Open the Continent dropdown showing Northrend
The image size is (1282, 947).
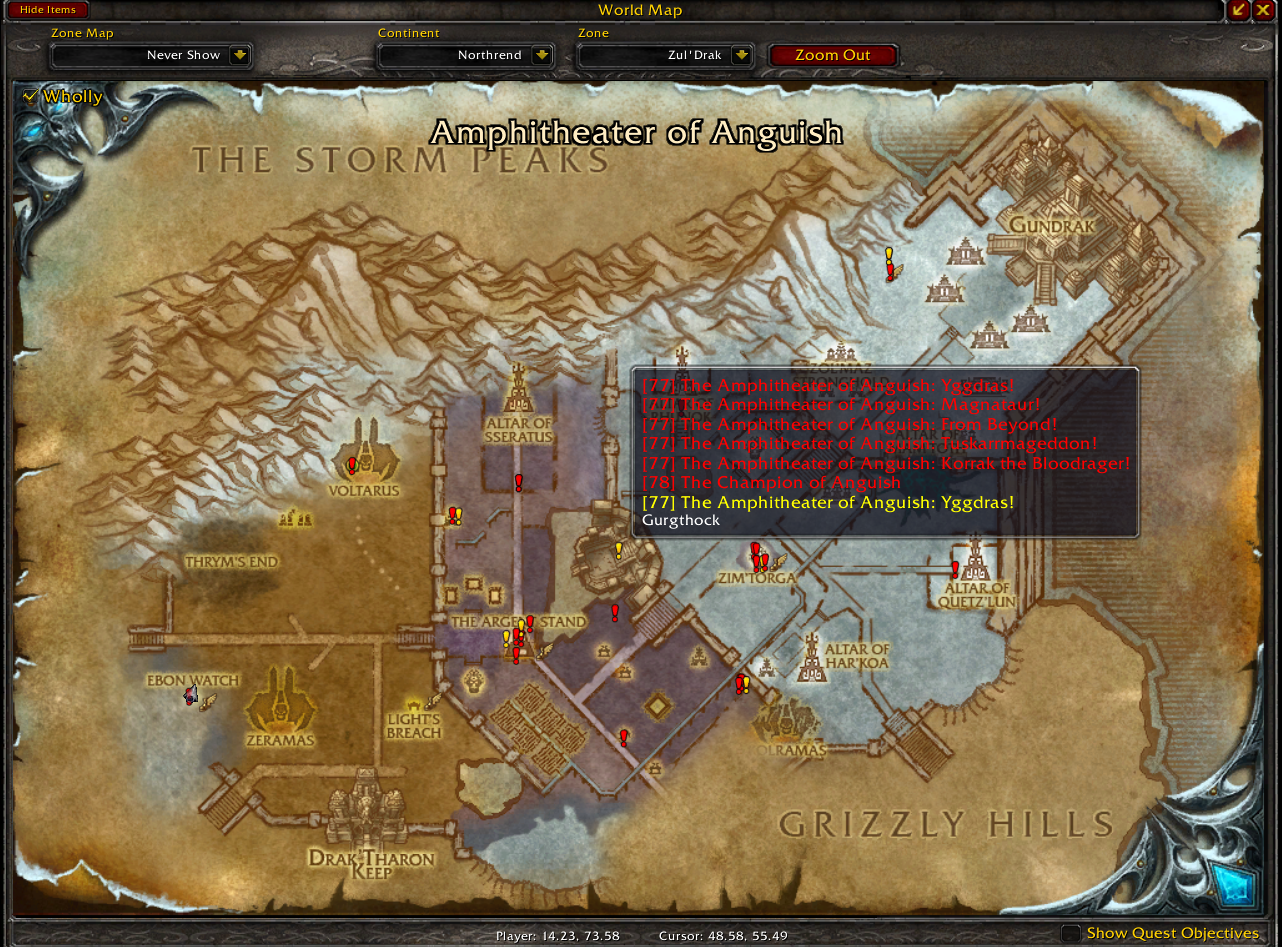coord(541,55)
